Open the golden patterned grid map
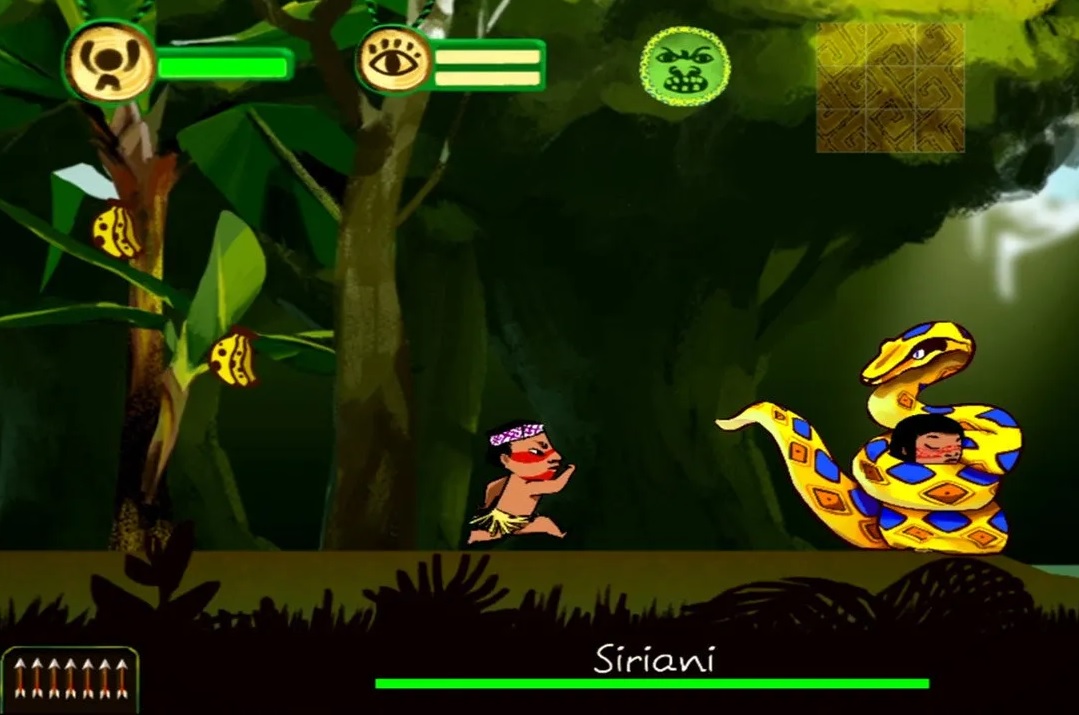 890,88
